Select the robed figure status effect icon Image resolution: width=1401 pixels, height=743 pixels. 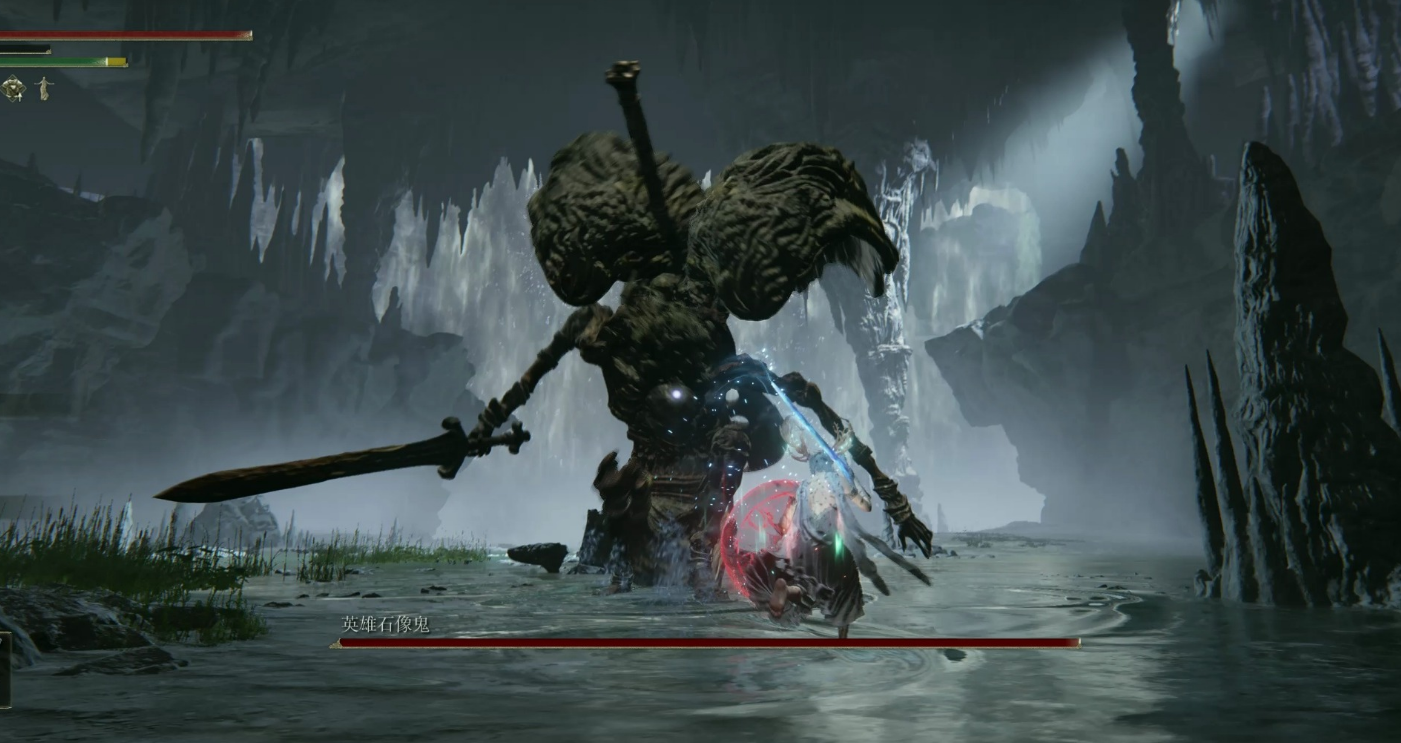[x=42, y=89]
